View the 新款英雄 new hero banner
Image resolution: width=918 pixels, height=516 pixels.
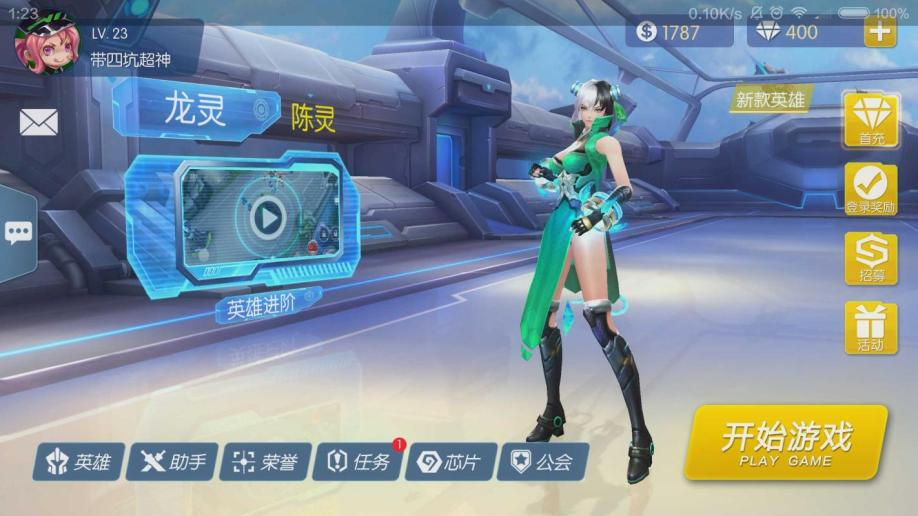(x=768, y=100)
